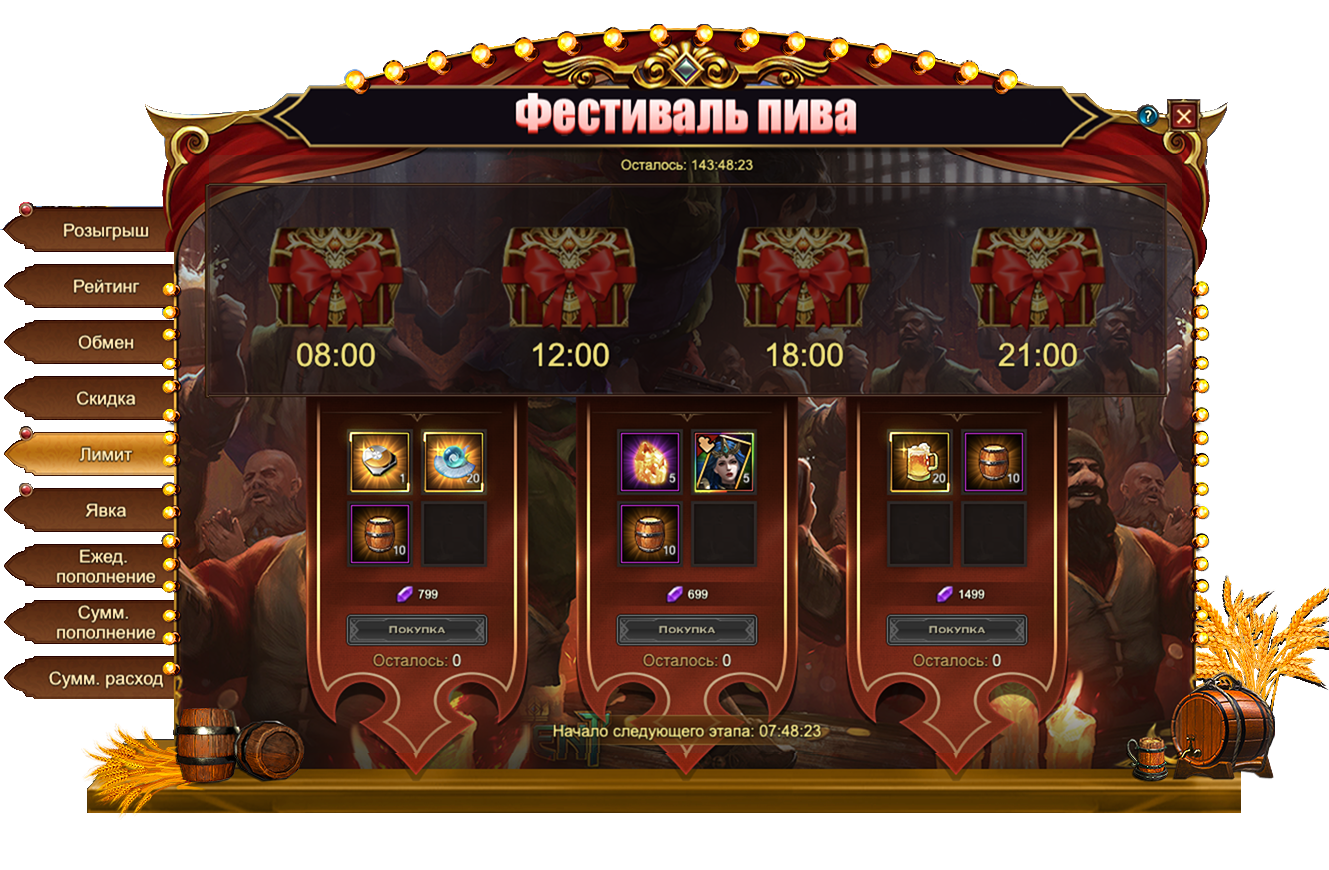The image size is (1329, 870).
Task: Click Покупка under the 699 price
Action: tap(687, 630)
